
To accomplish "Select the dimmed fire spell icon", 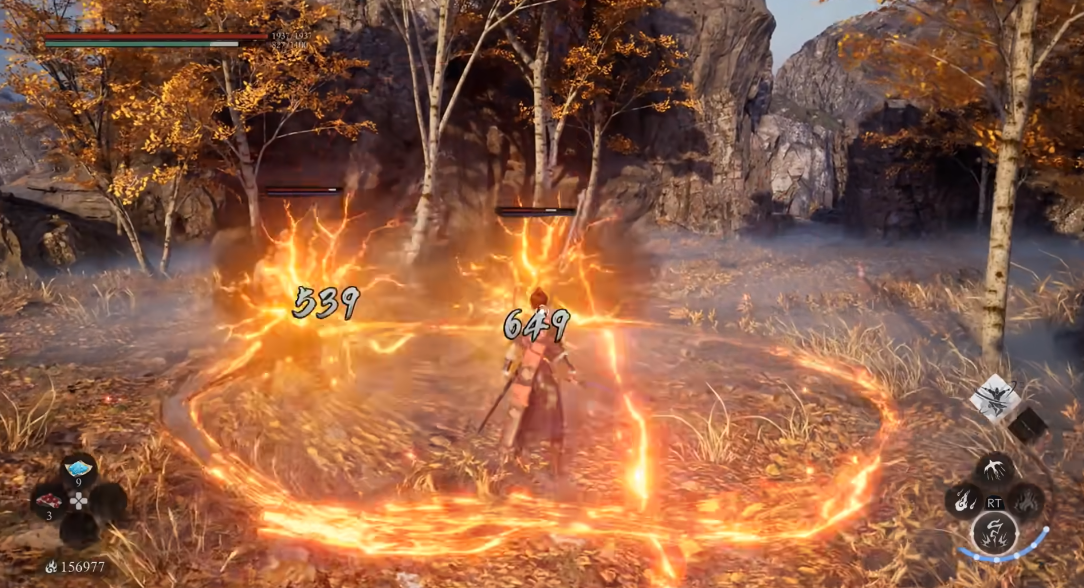I will (1026, 499).
